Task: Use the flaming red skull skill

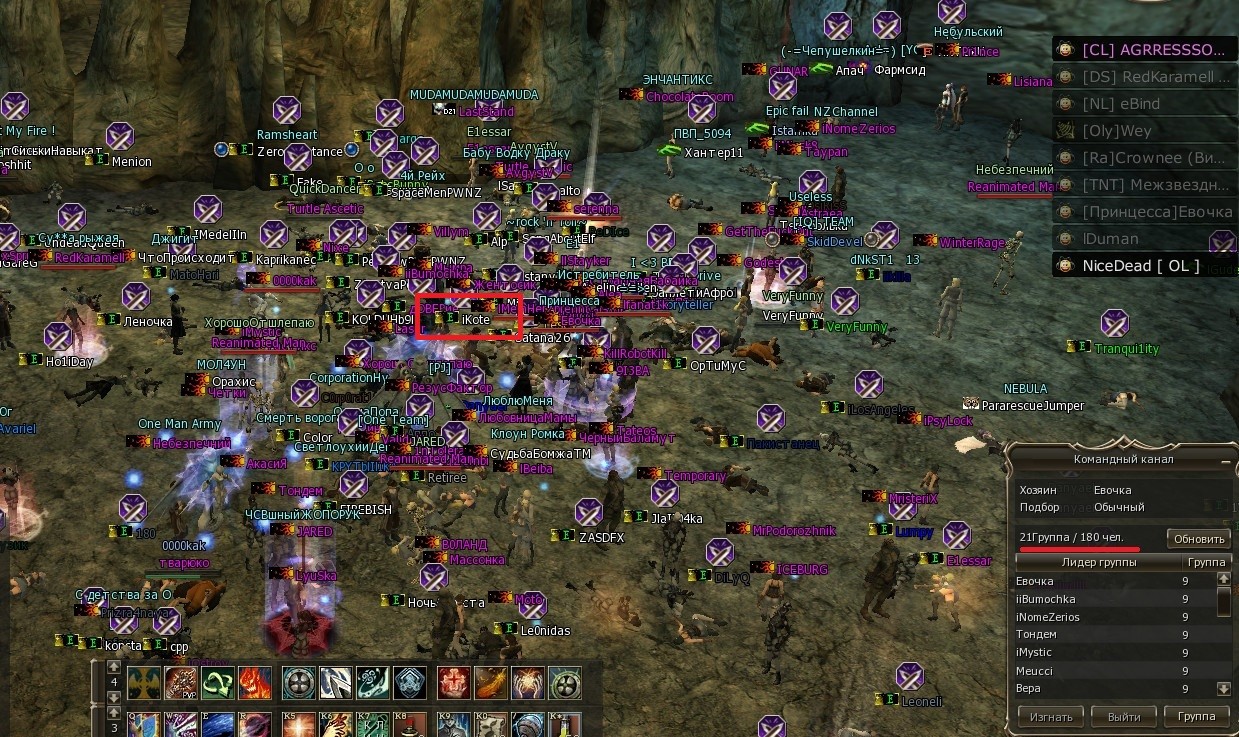Action: [253, 682]
